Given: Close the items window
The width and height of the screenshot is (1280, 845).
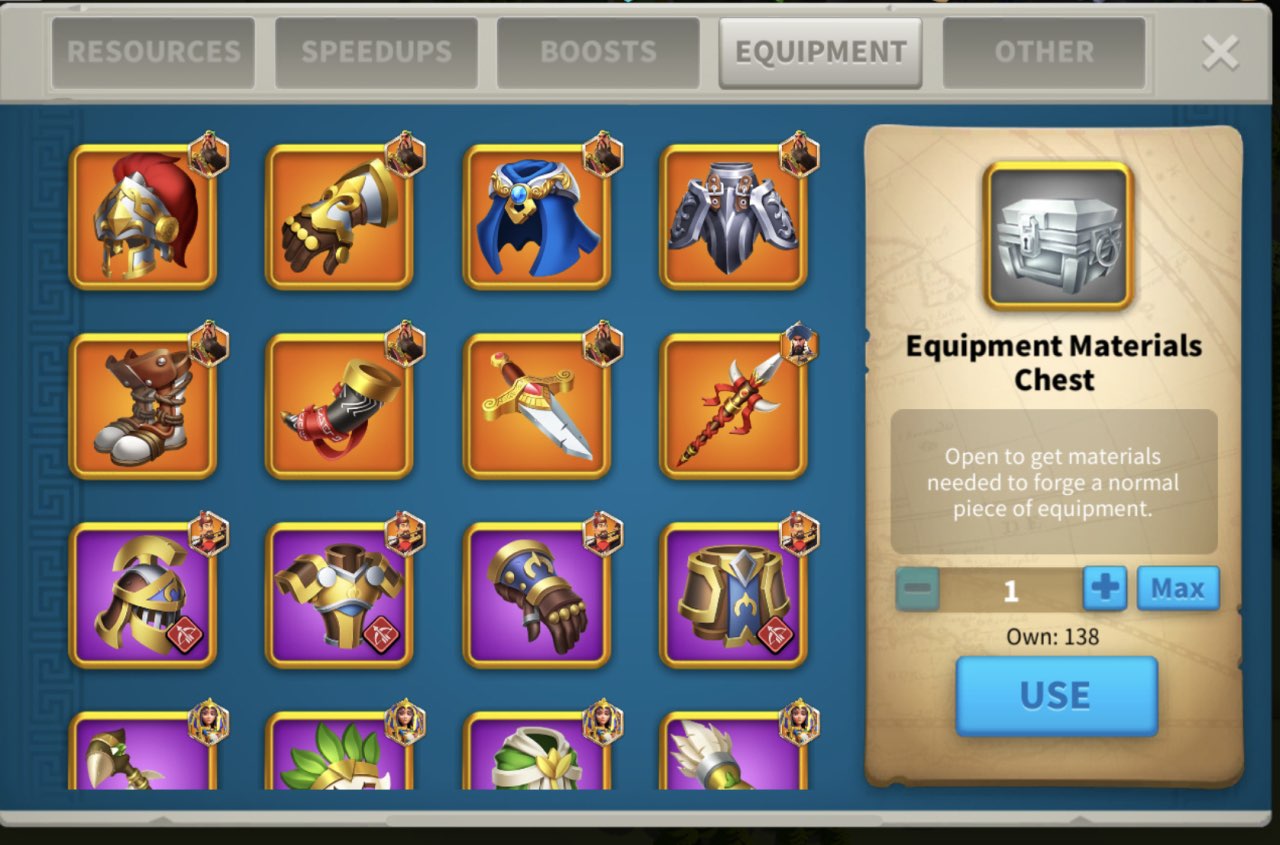Looking at the screenshot, I should pyautogui.click(x=1220, y=52).
